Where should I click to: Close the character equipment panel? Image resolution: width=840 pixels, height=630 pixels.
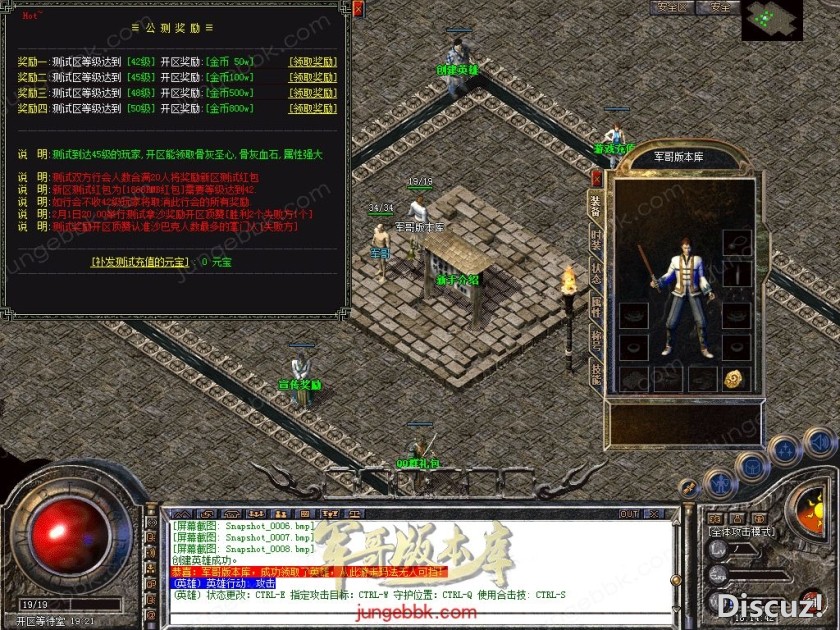597,179
